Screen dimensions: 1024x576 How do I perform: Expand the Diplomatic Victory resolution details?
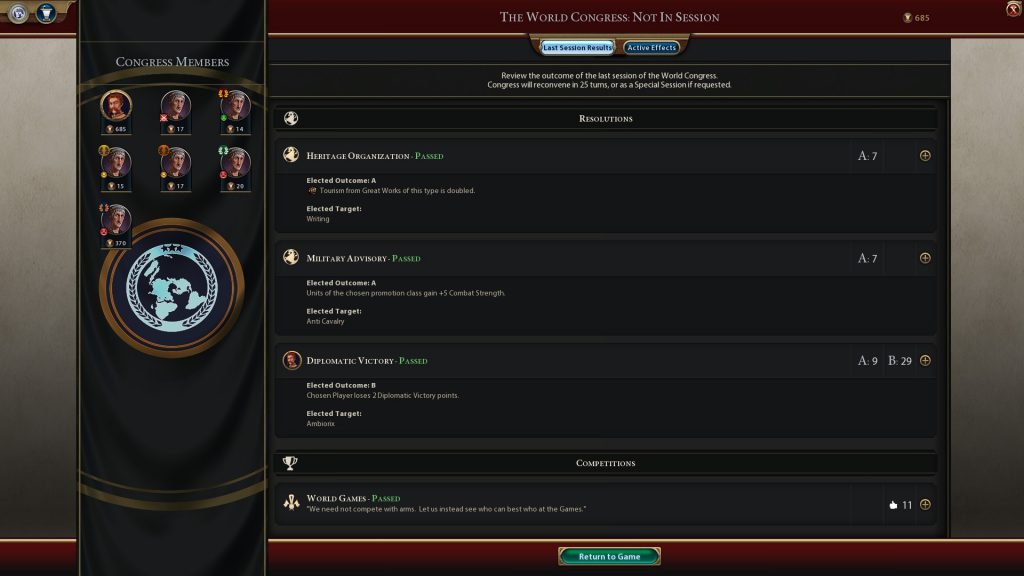925,360
